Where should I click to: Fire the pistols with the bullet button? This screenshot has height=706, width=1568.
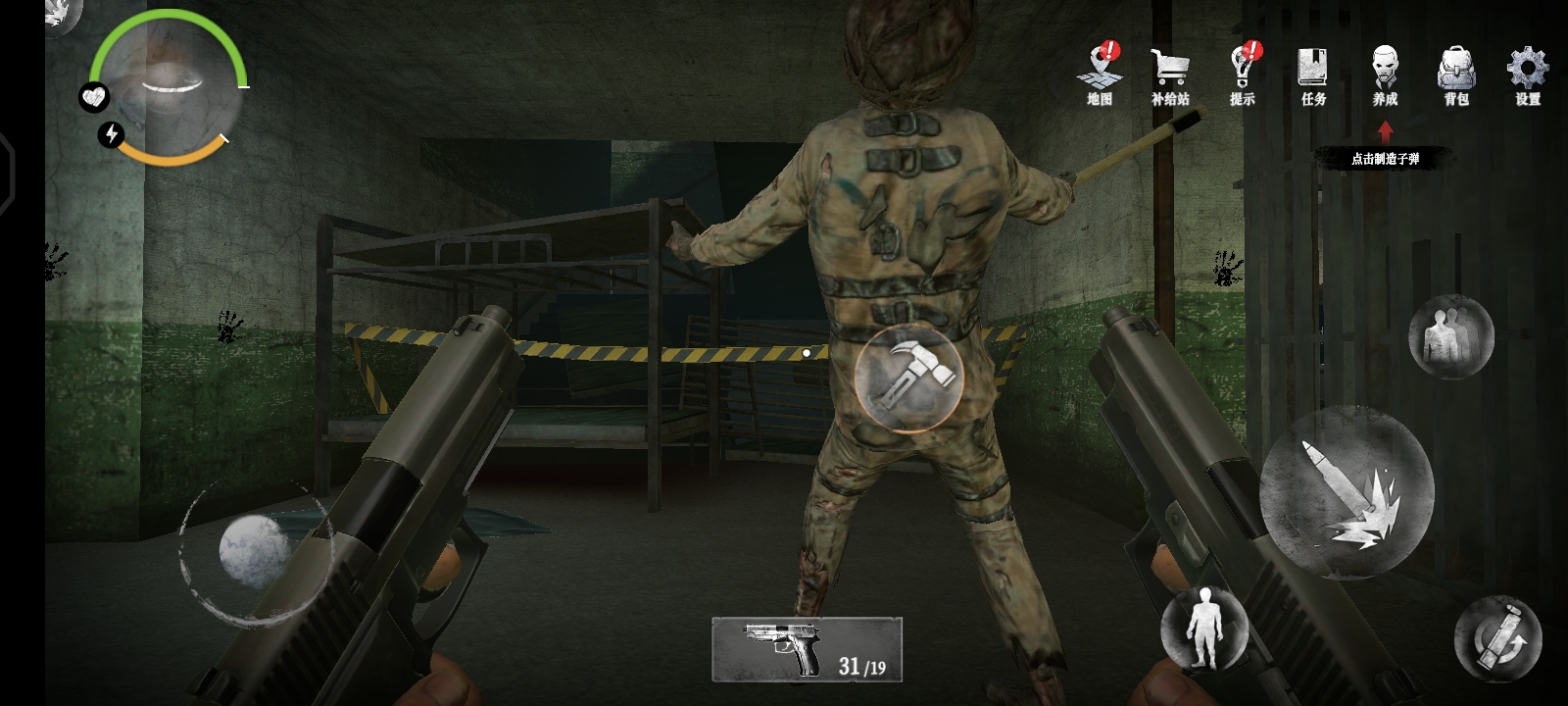coord(1346,492)
